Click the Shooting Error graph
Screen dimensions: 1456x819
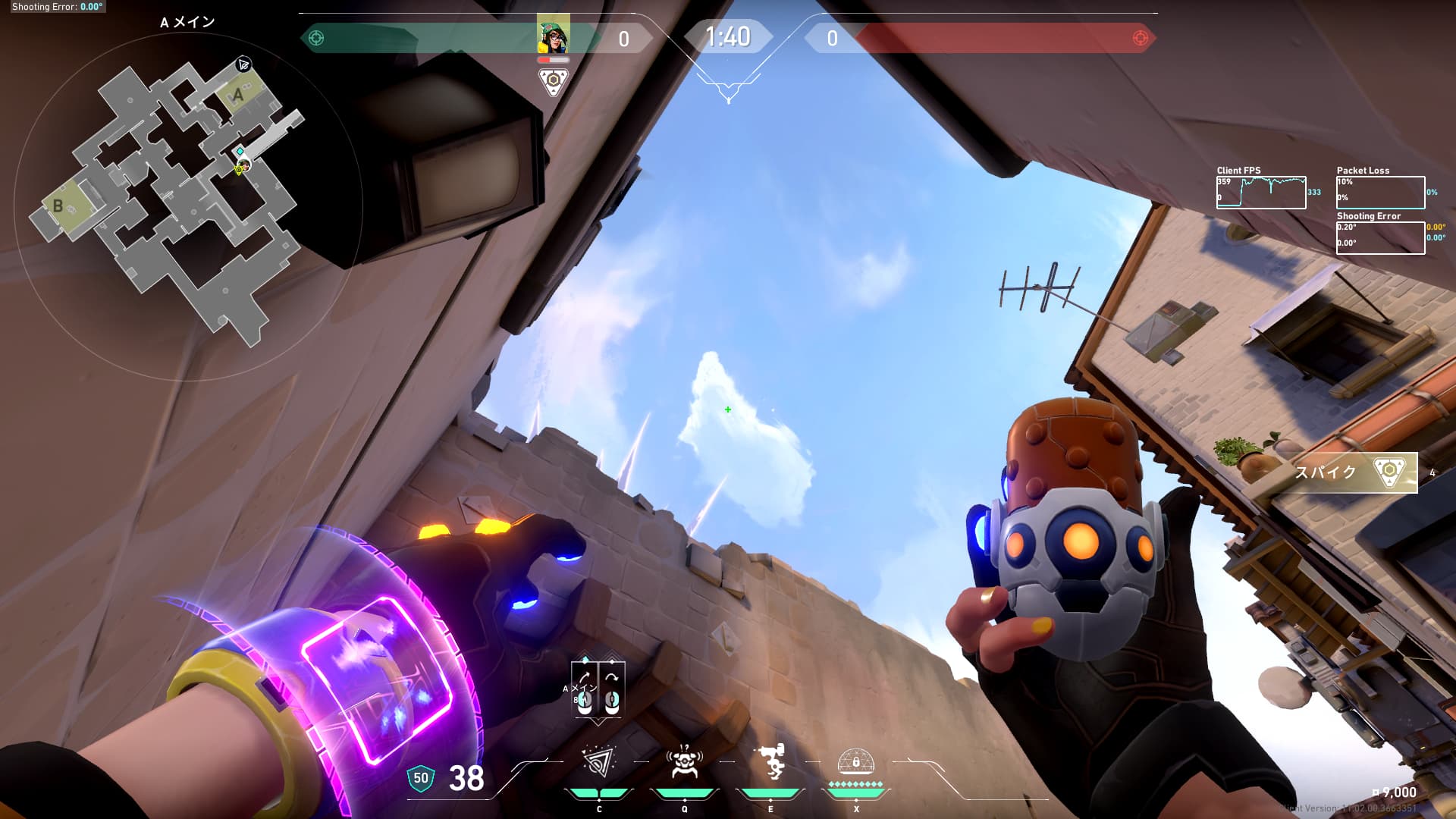click(x=1380, y=237)
